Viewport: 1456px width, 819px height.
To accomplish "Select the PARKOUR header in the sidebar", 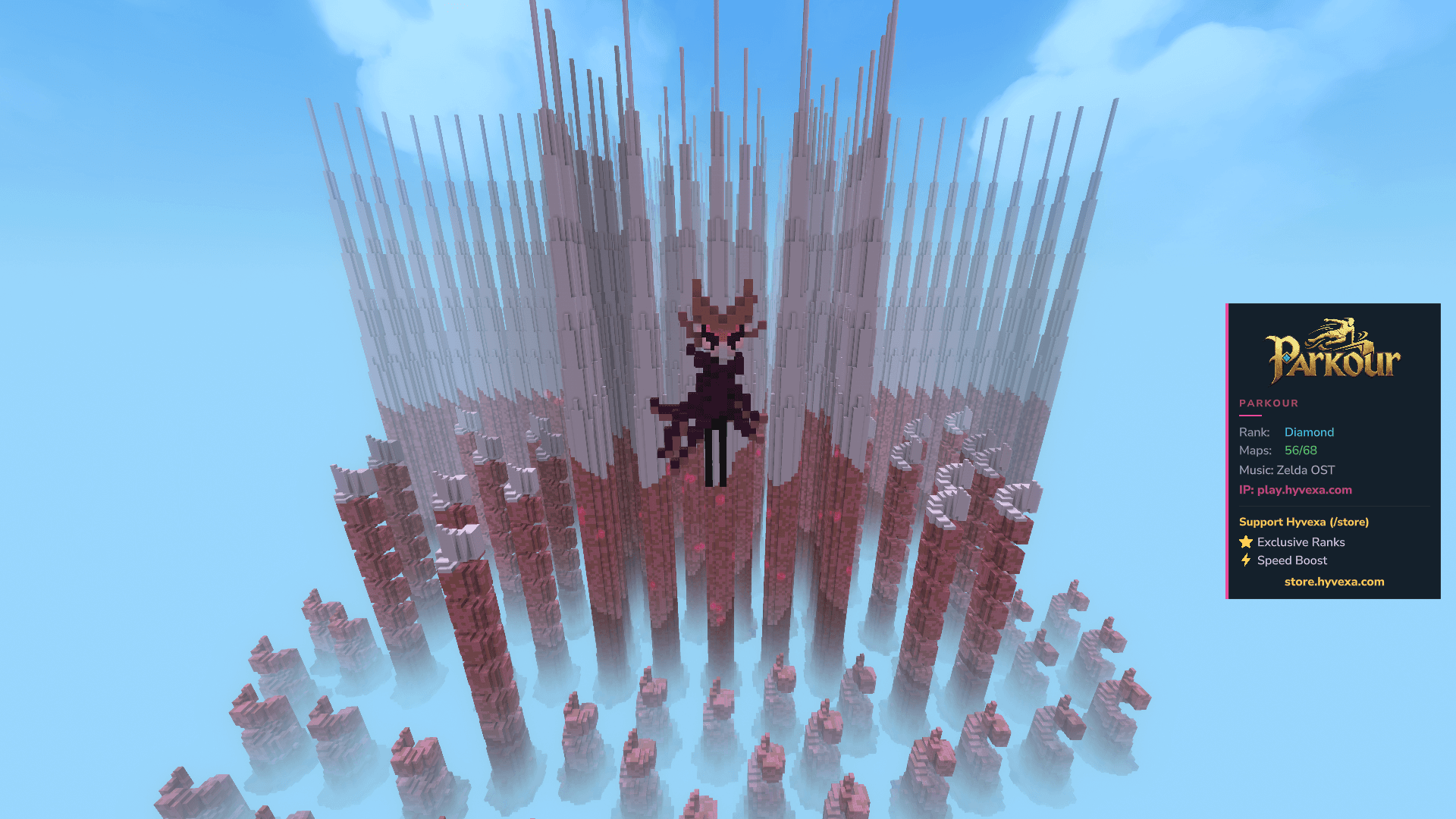I will [x=1269, y=403].
